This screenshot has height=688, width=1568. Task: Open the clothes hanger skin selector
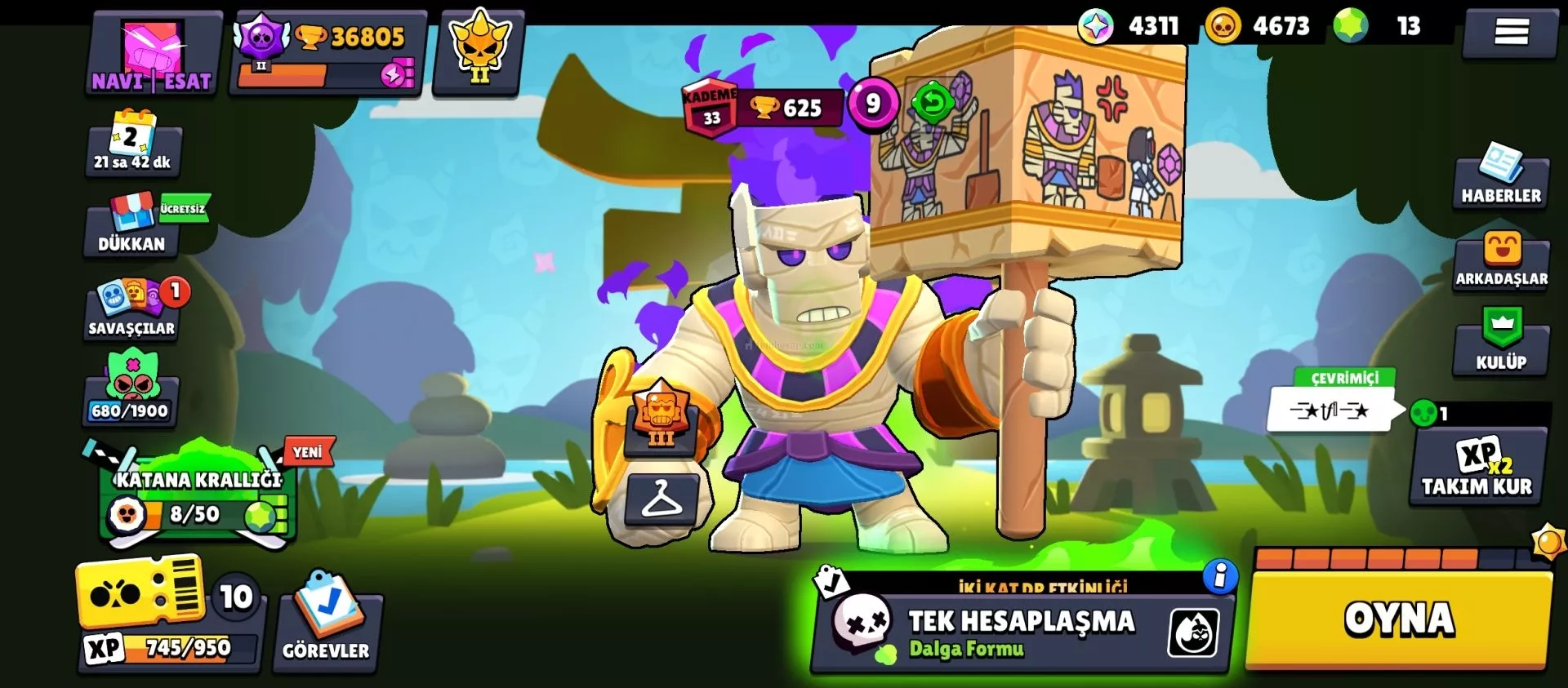(x=661, y=499)
